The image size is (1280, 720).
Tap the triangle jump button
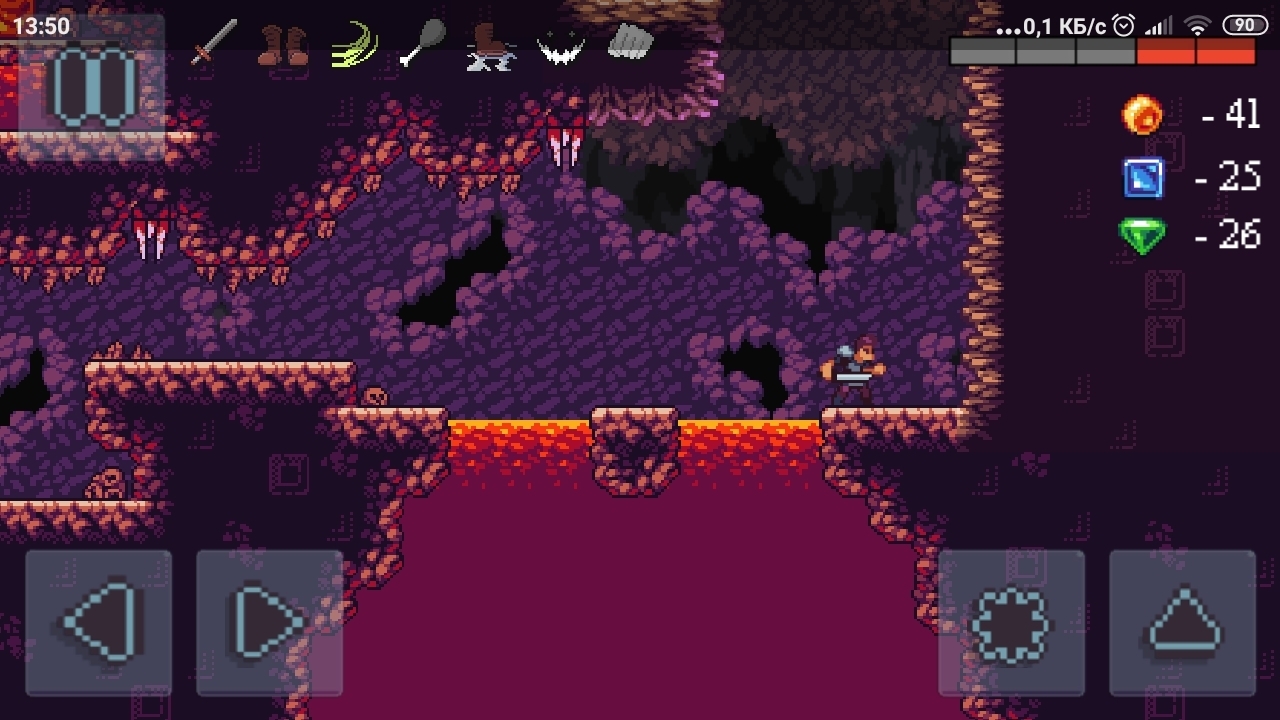pos(1183,622)
